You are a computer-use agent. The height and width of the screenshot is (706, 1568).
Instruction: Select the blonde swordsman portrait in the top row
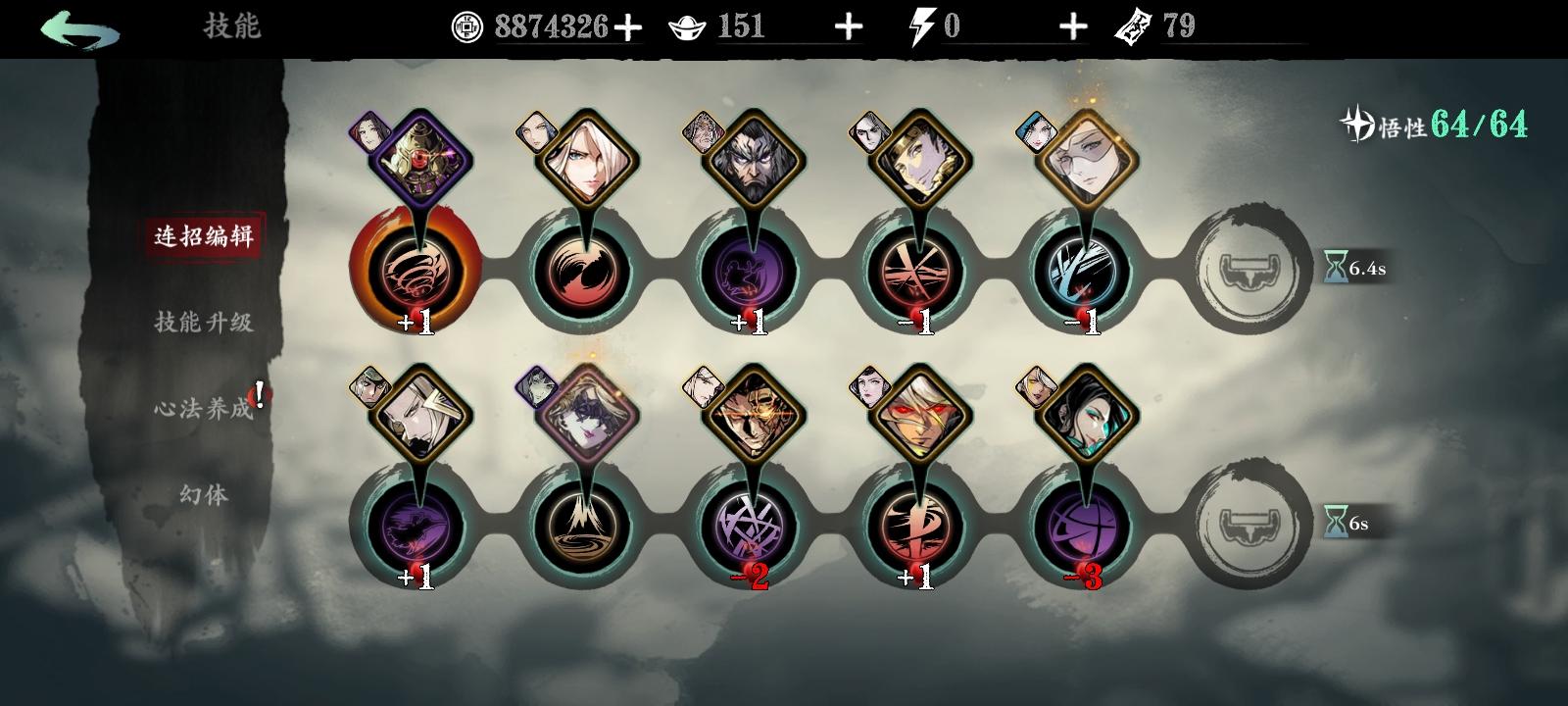tap(588, 157)
